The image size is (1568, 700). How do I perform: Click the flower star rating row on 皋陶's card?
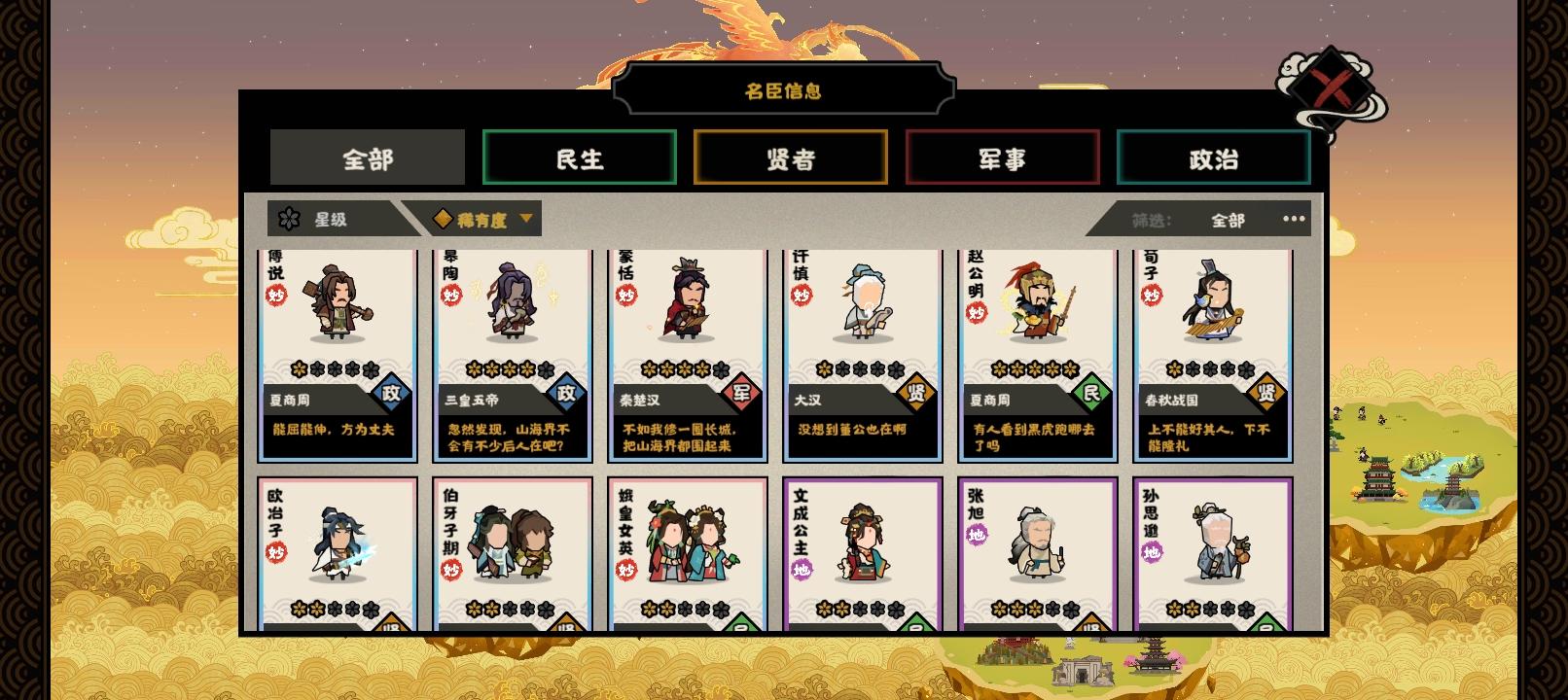coord(509,370)
